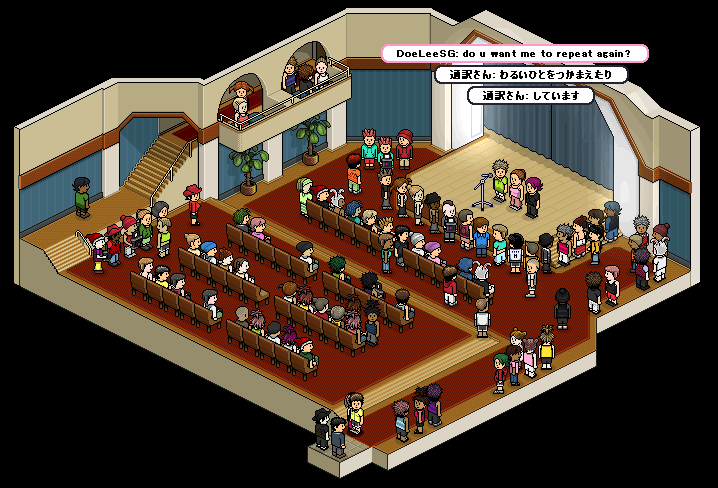The image size is (718, 488).
Task: Select the 通訳さん bubble reading わるいひとをつかまえたり
Action: pyautogui.click(x=531, y=75)
